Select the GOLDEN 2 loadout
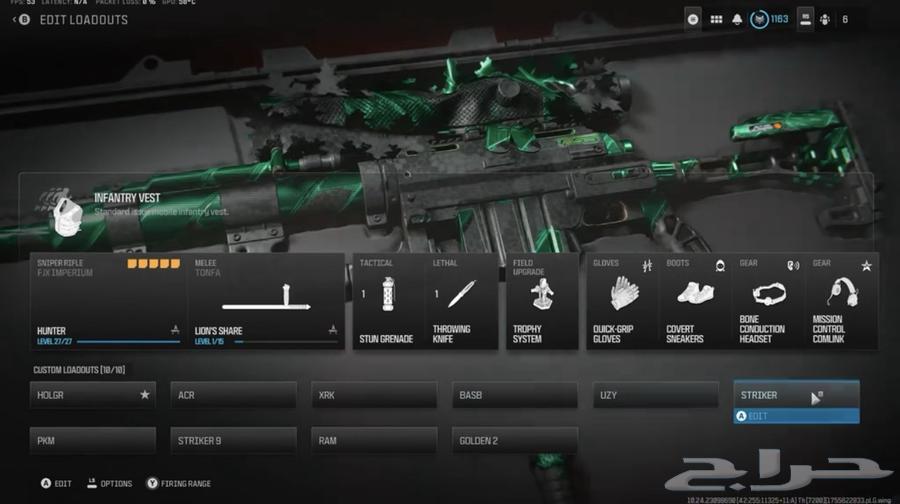Screen dimensions: 900x504 pyautogui.click(x=515, y=440)
